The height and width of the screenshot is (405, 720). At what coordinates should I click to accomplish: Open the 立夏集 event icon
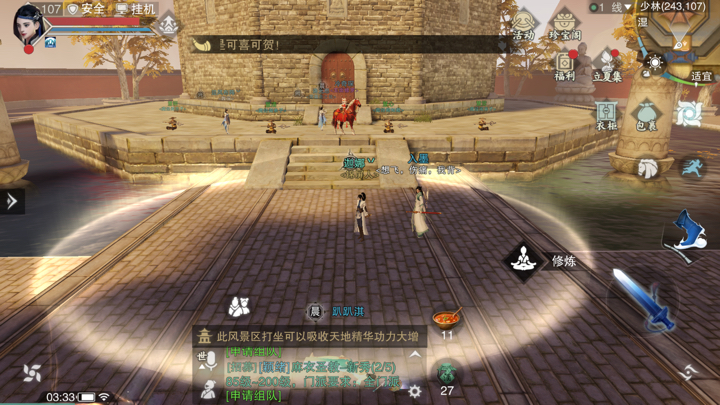tap(608, 64)
